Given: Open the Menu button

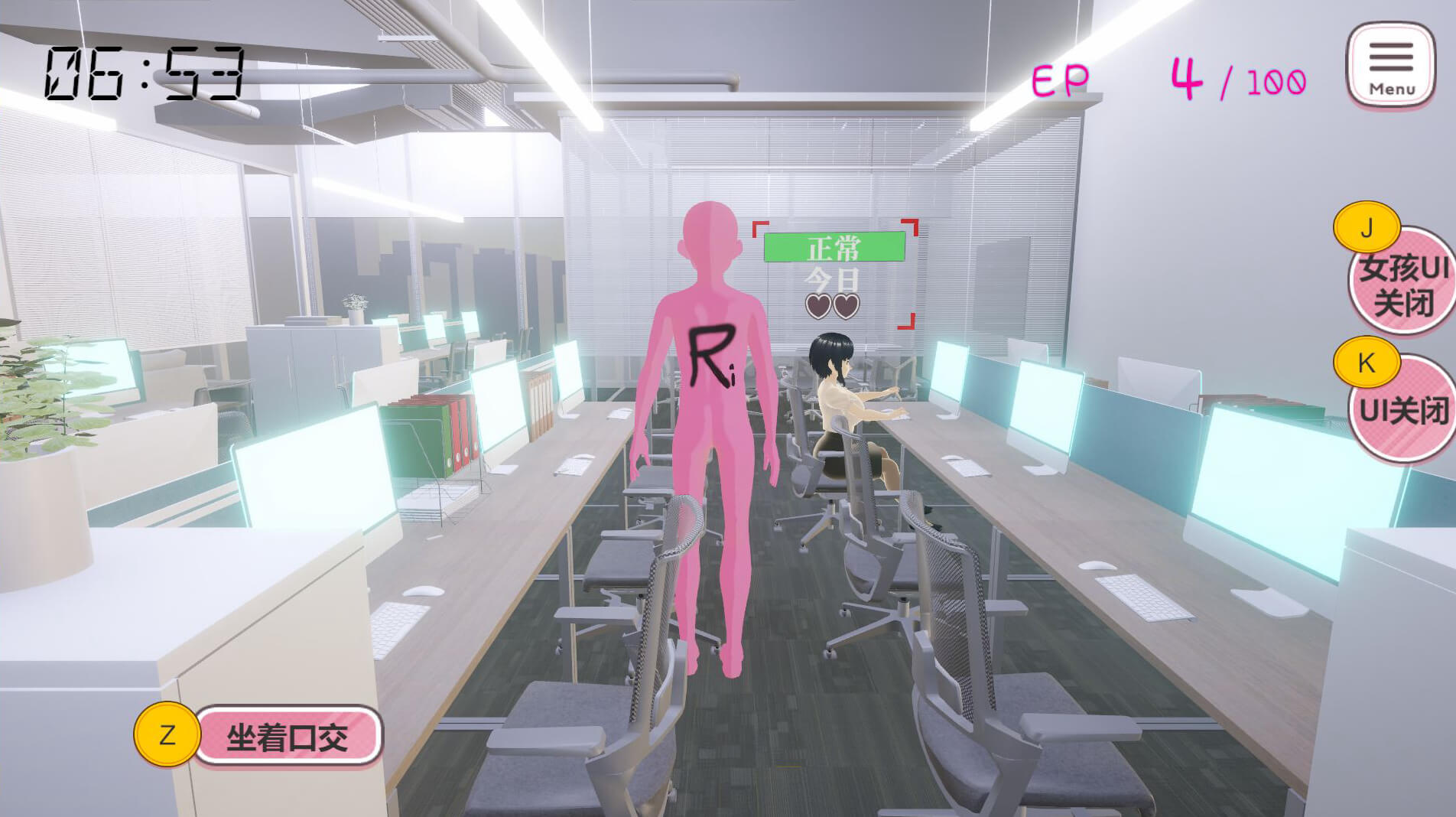Looking at the screenshot, I should click(1390, 66).
